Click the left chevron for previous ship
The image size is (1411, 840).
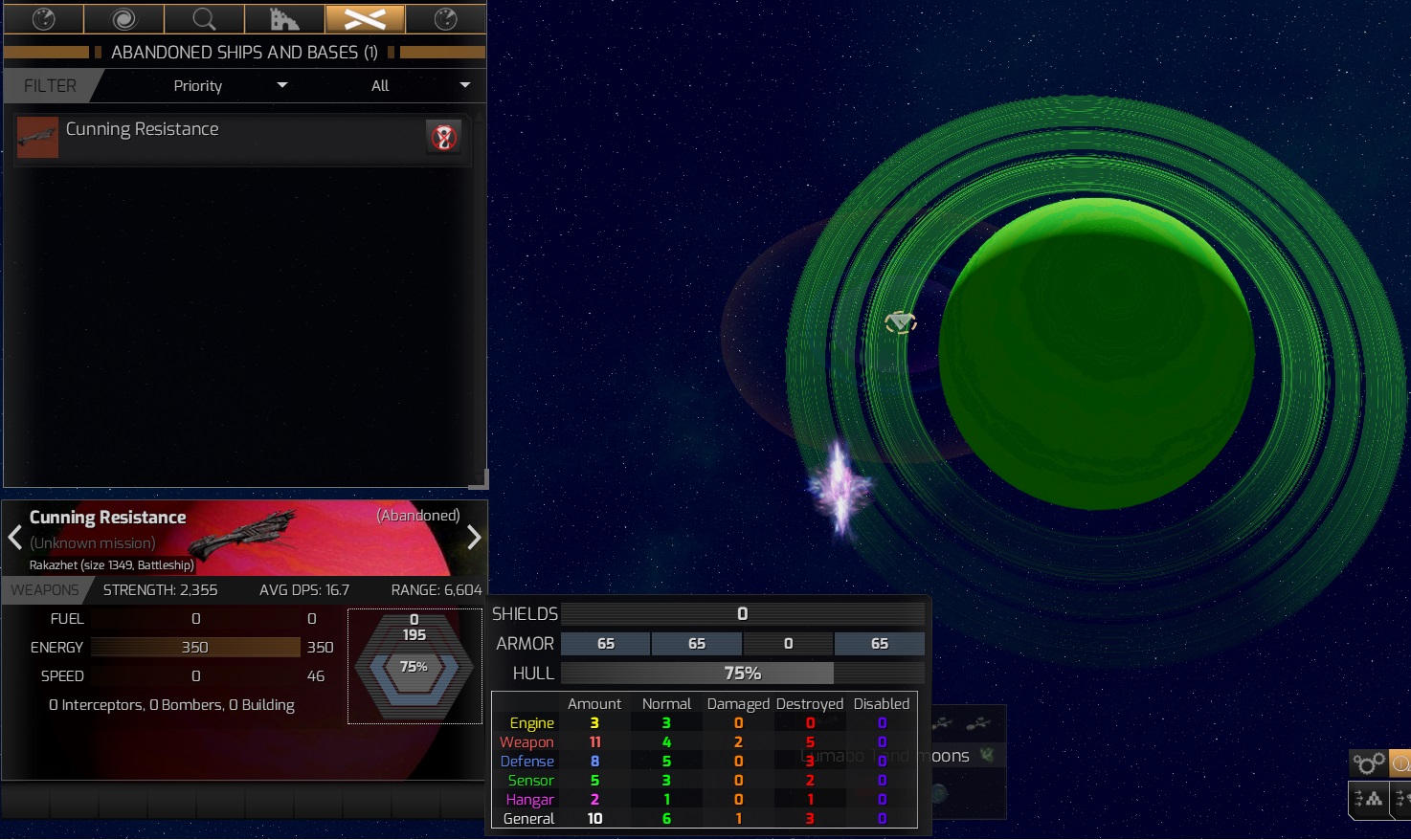click(x=14, y=538)
